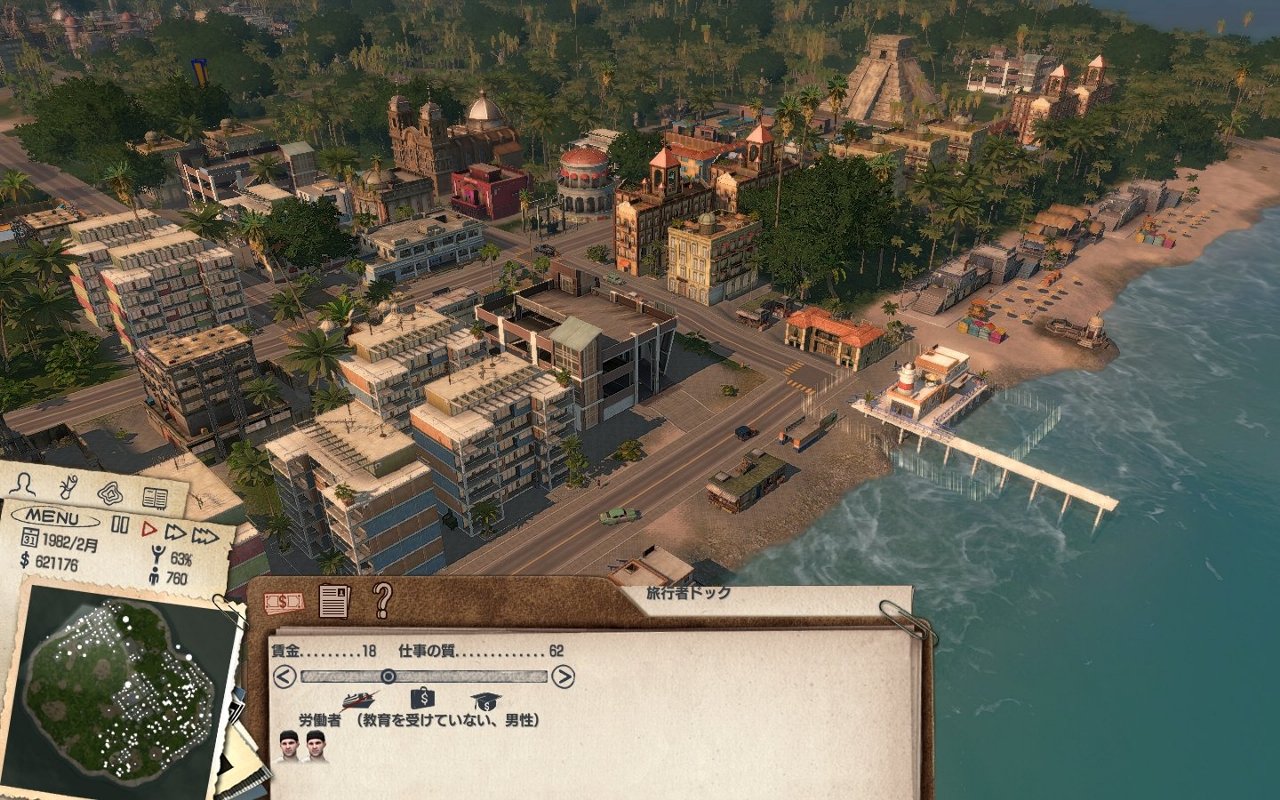
Task: Open the avatar silhouette icon
Action: pyautogui.click(x=22, y=483)
